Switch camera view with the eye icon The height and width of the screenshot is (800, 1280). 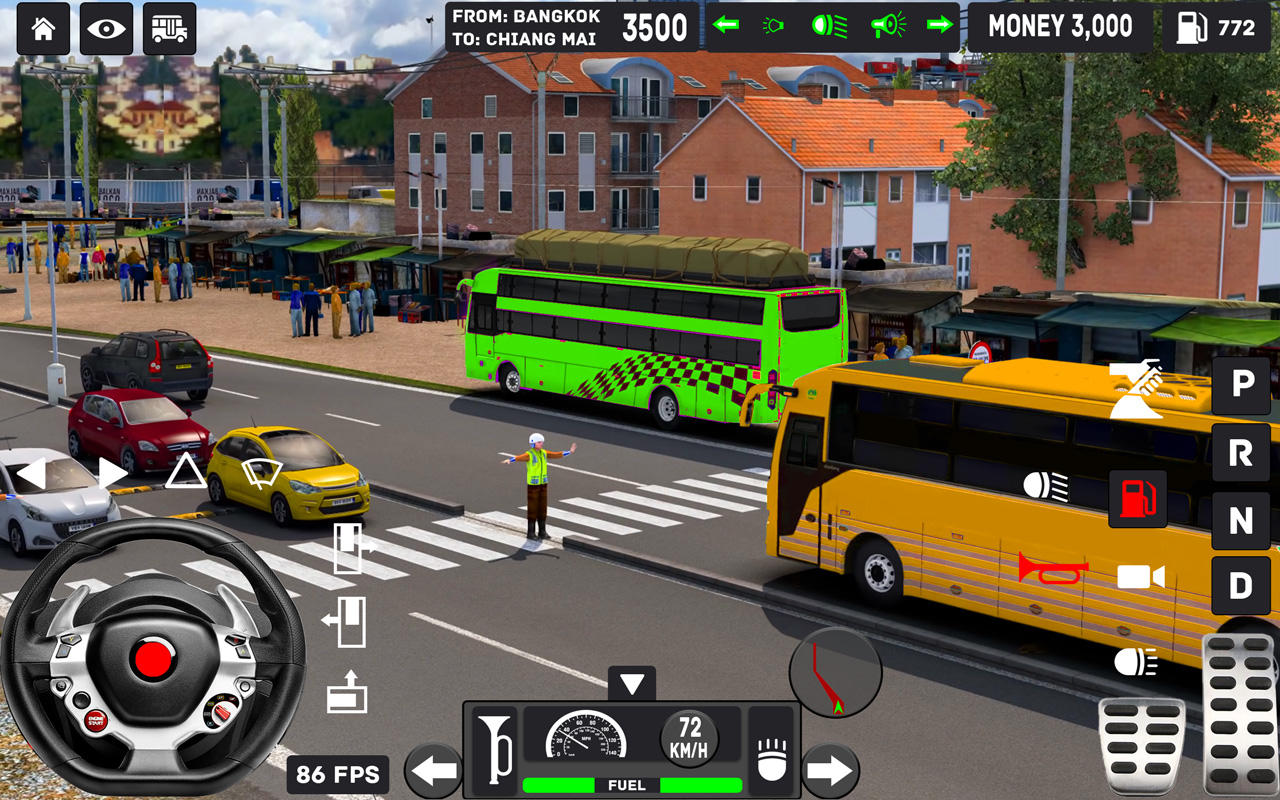tap(105, 28)
